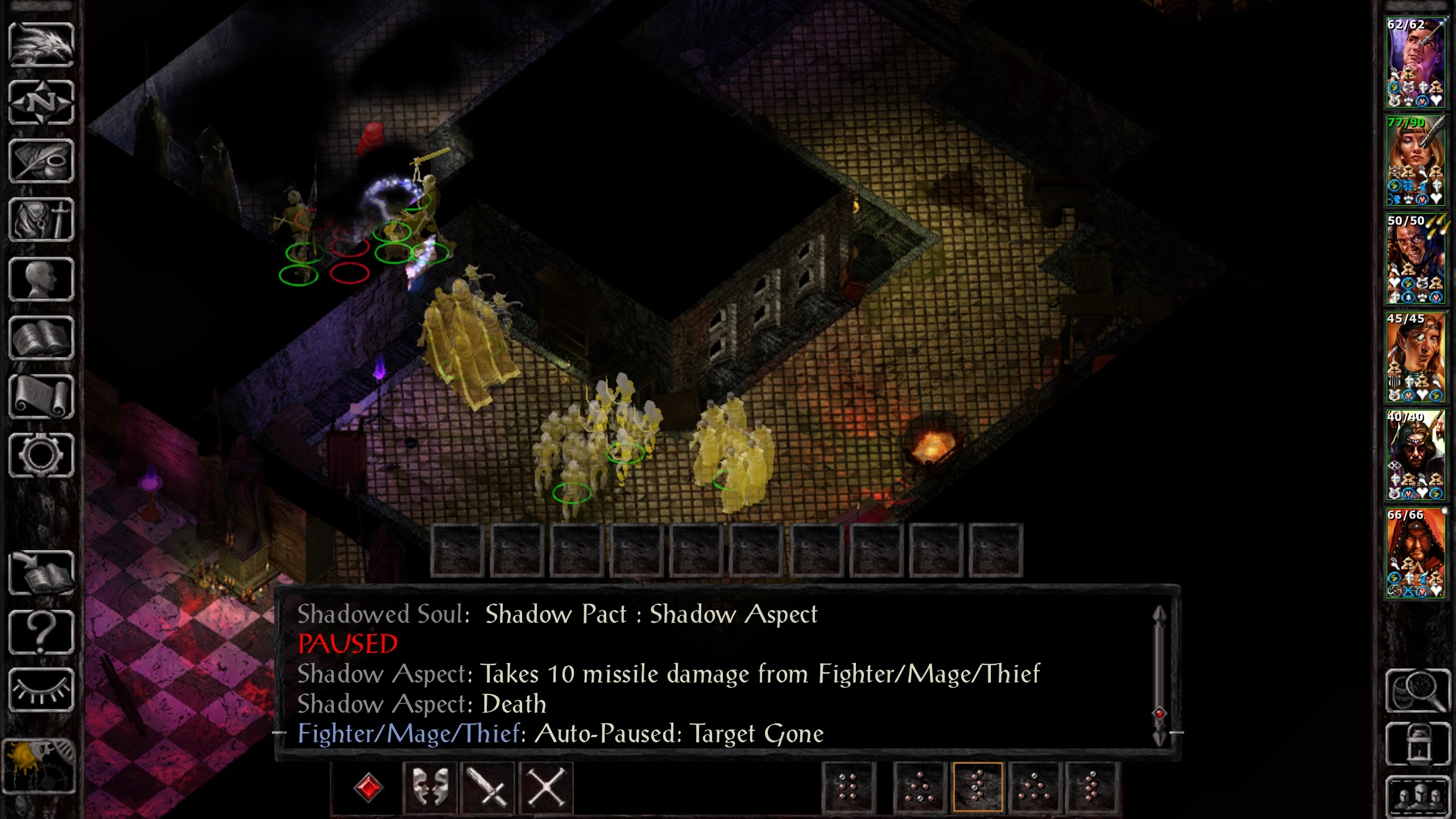Viewport: 1456px width, 819px height.
Task: Click the red gem action button
Action: tap(368, 788)
